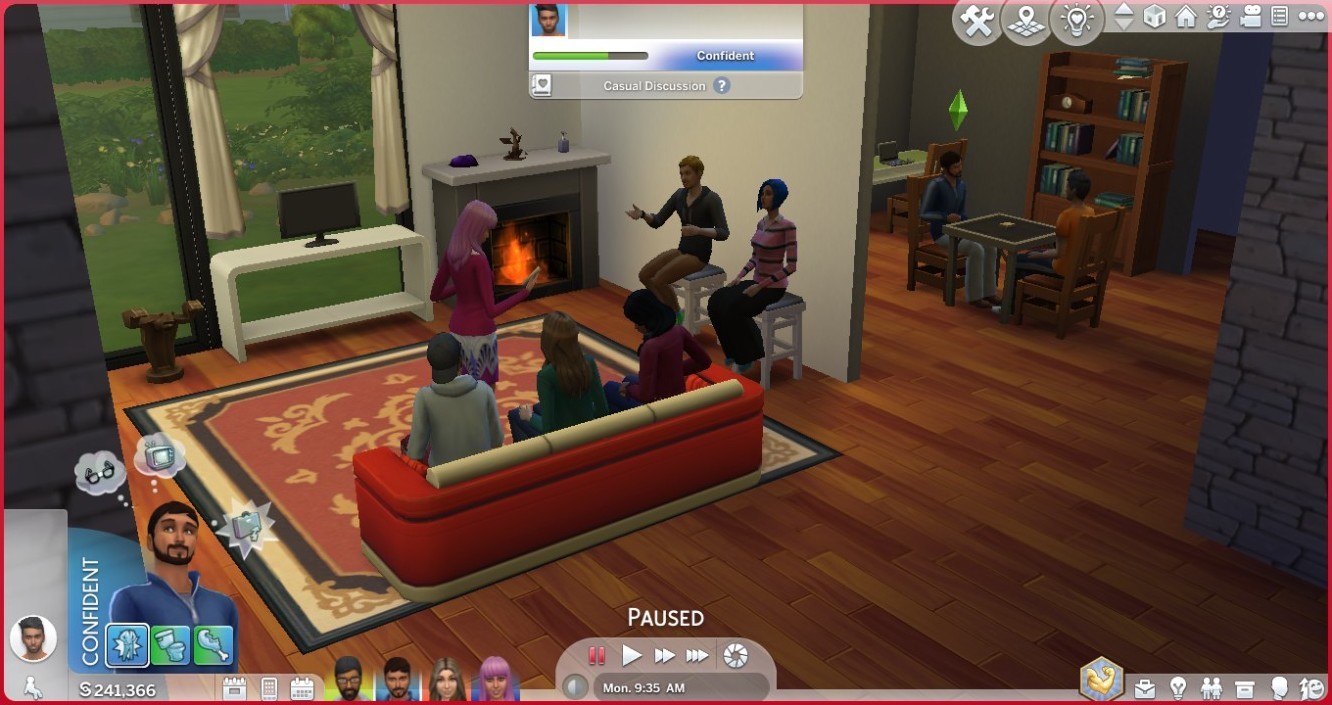Open the Relationships panel with two figures

pyautogui.click(x=1211, y=688)
